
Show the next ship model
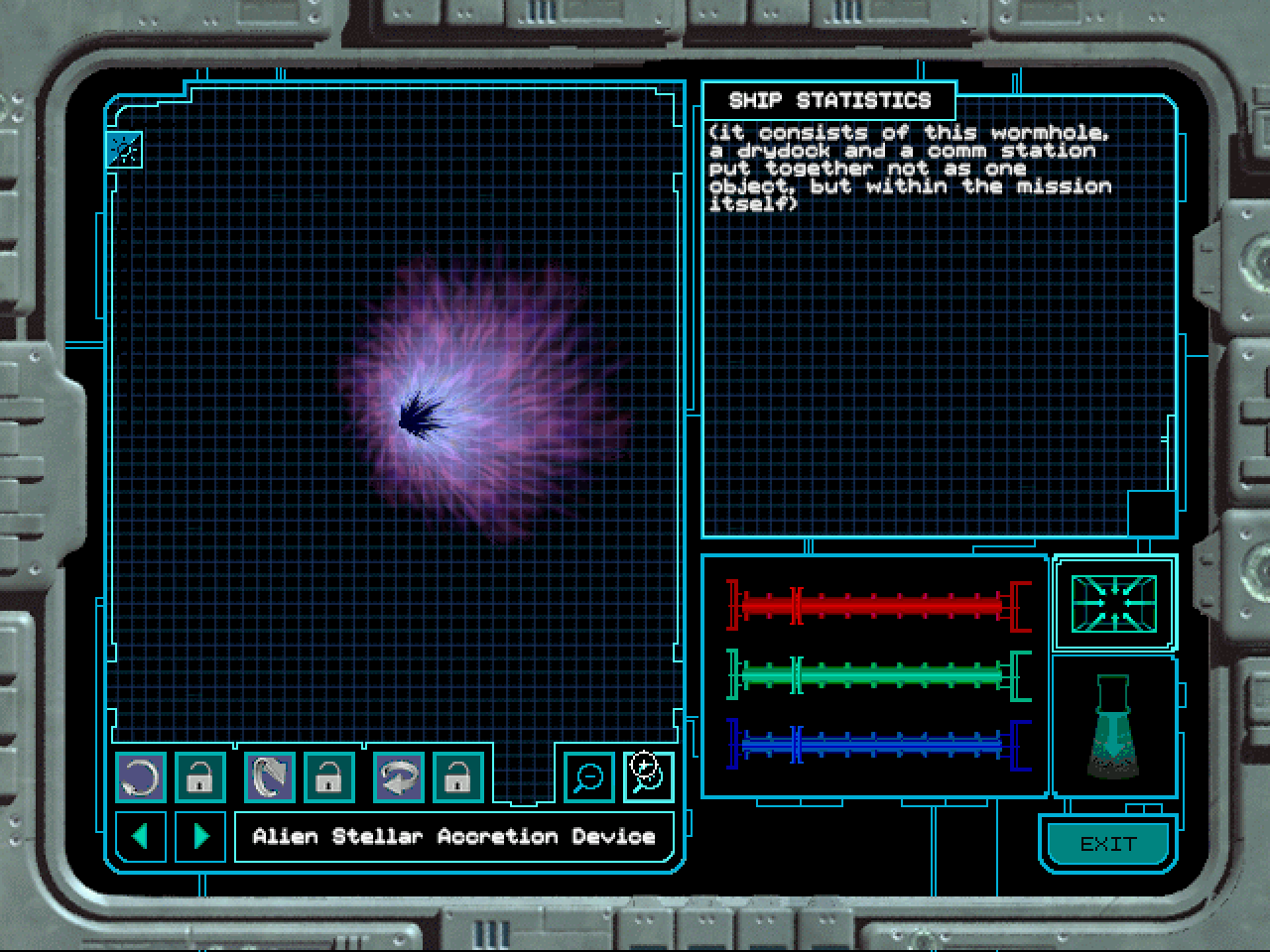tap(200, 836)
